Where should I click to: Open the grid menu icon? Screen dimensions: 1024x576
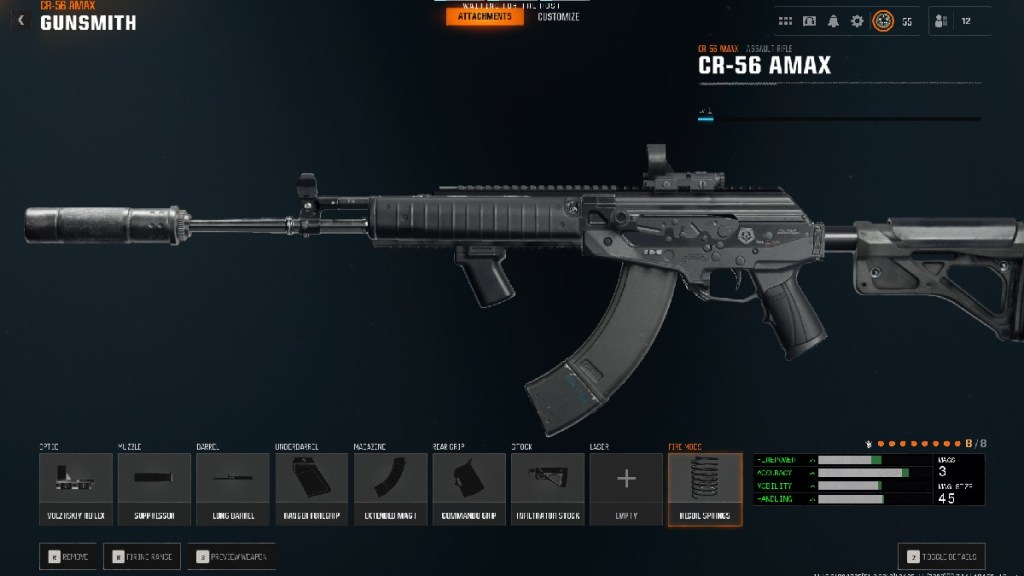tap(786, 21)
